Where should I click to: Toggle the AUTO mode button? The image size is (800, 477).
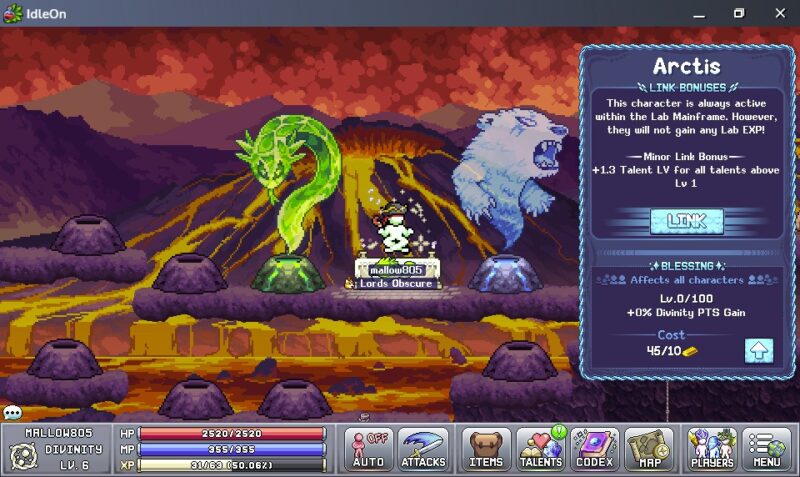click(368, 449)
